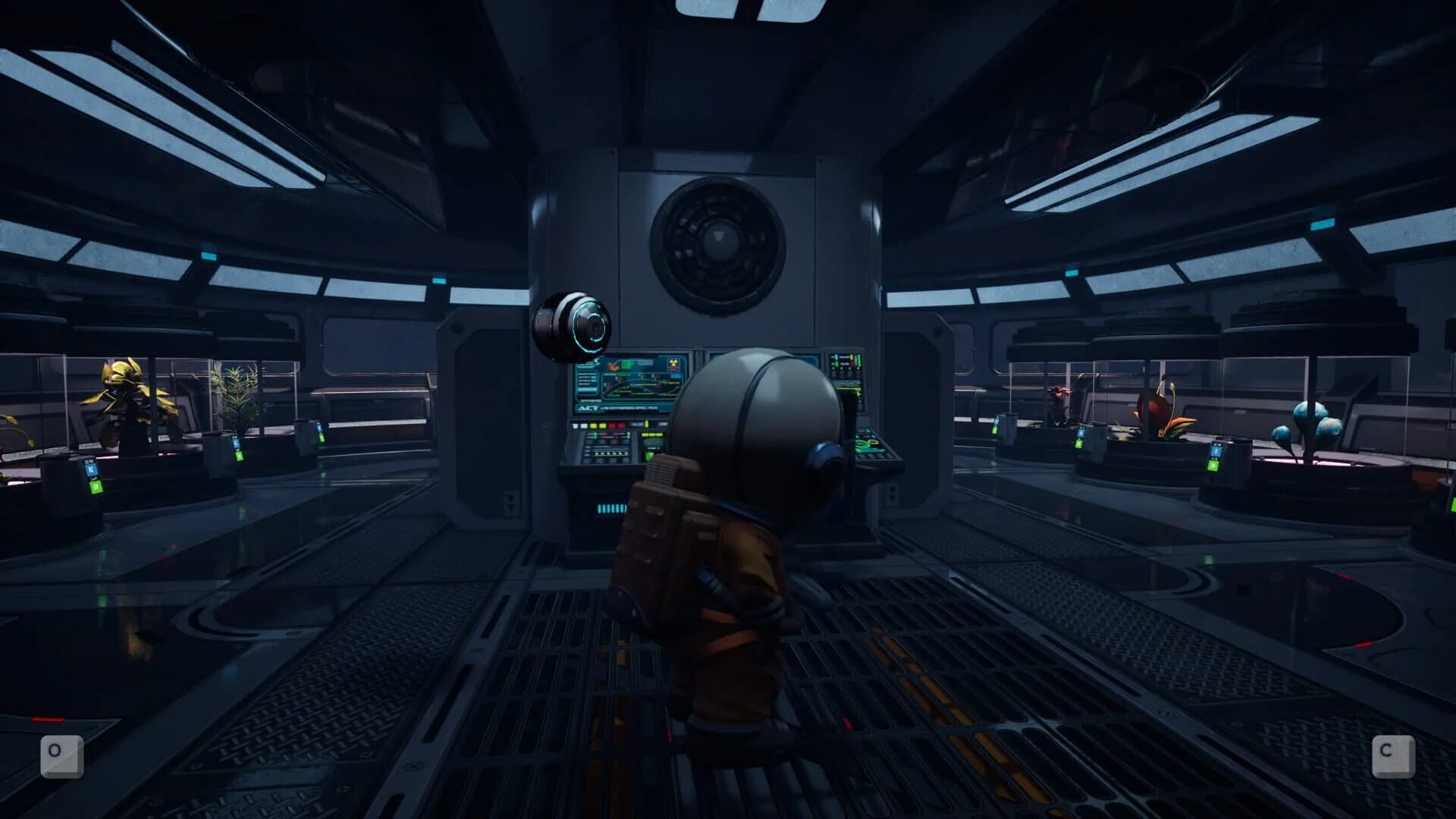Open the blue label on the fern planter
Viewport: 1456px width, 819px height.
click(236, 442)
